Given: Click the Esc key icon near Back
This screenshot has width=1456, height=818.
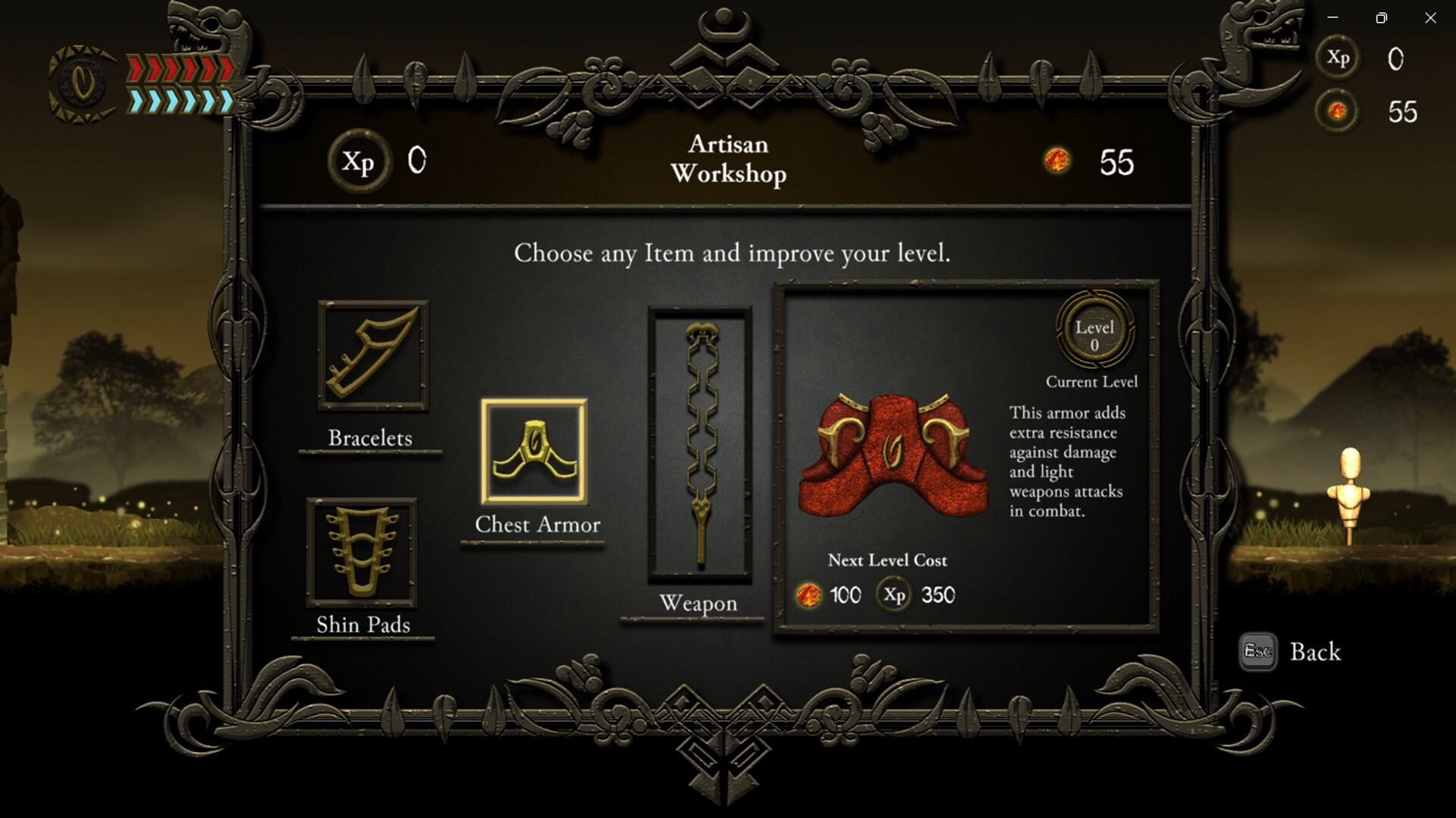Looking at the screenshot, I should (1257, 652).
